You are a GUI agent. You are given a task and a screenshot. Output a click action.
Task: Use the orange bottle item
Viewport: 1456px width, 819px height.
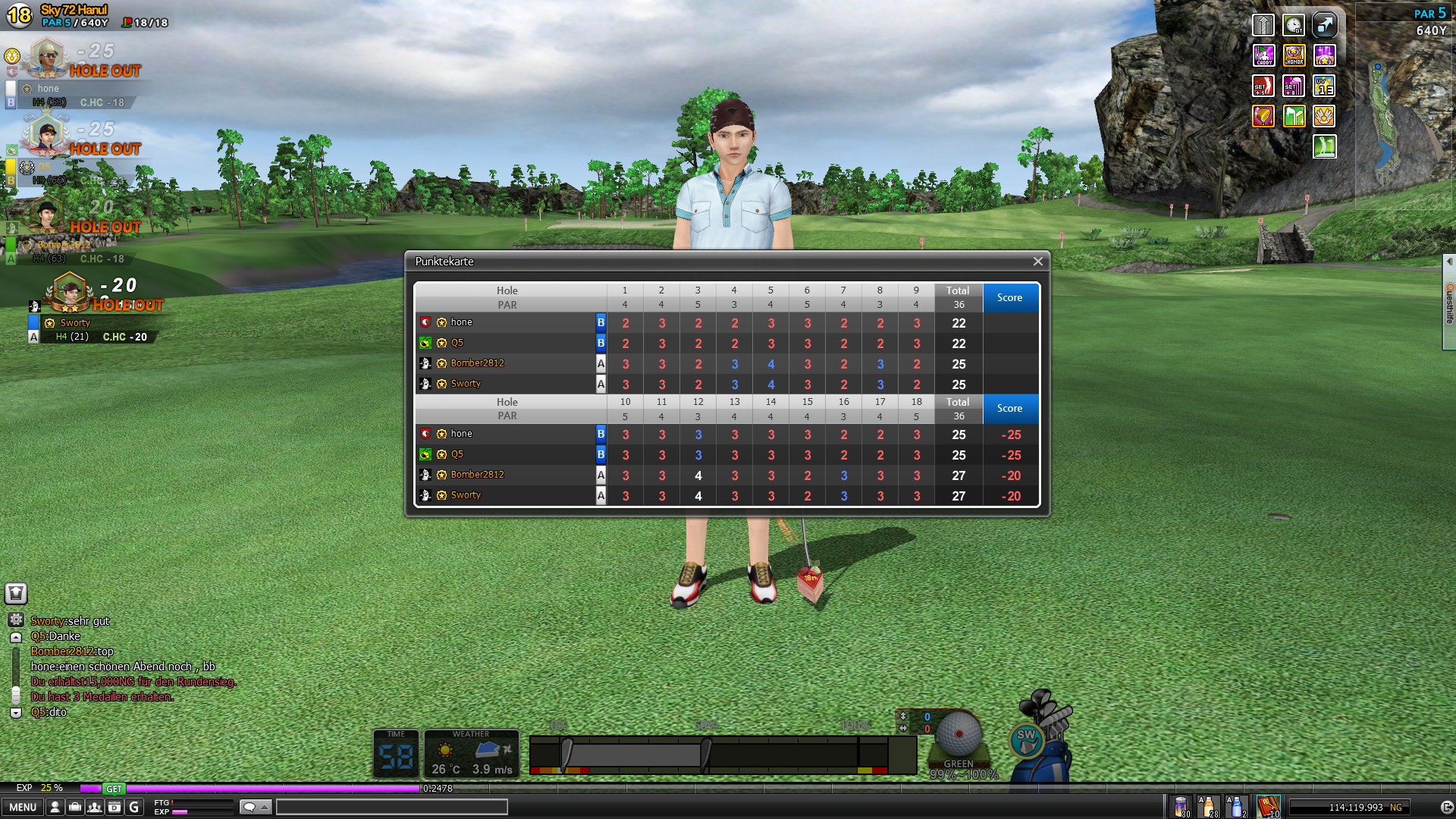pos(1208,806)
